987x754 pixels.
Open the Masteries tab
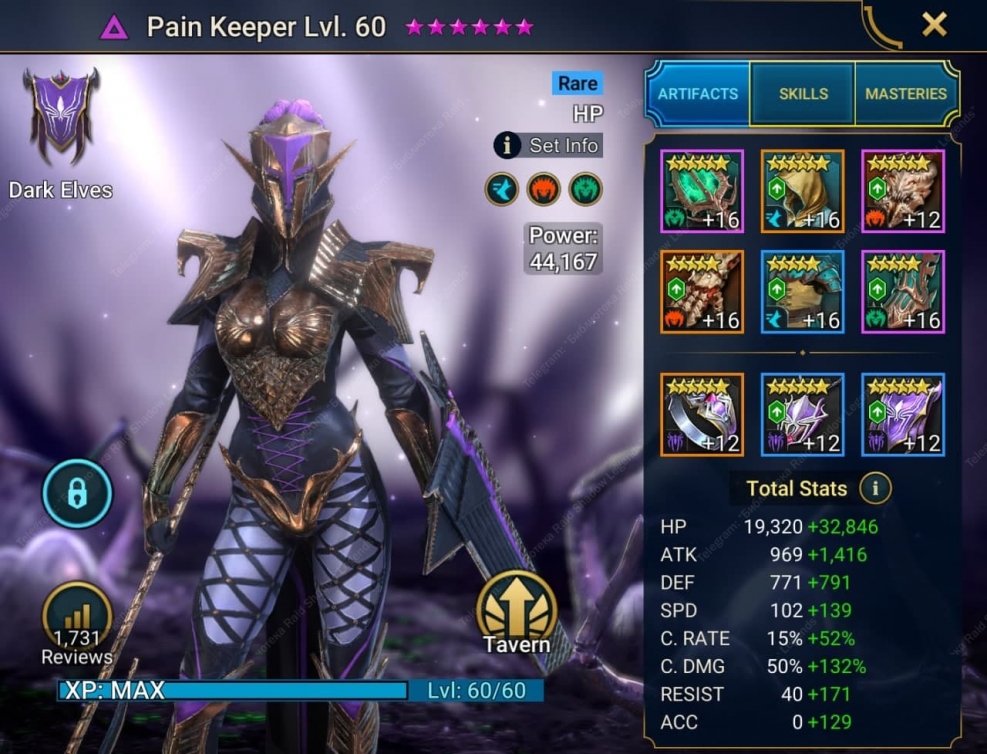906,94
